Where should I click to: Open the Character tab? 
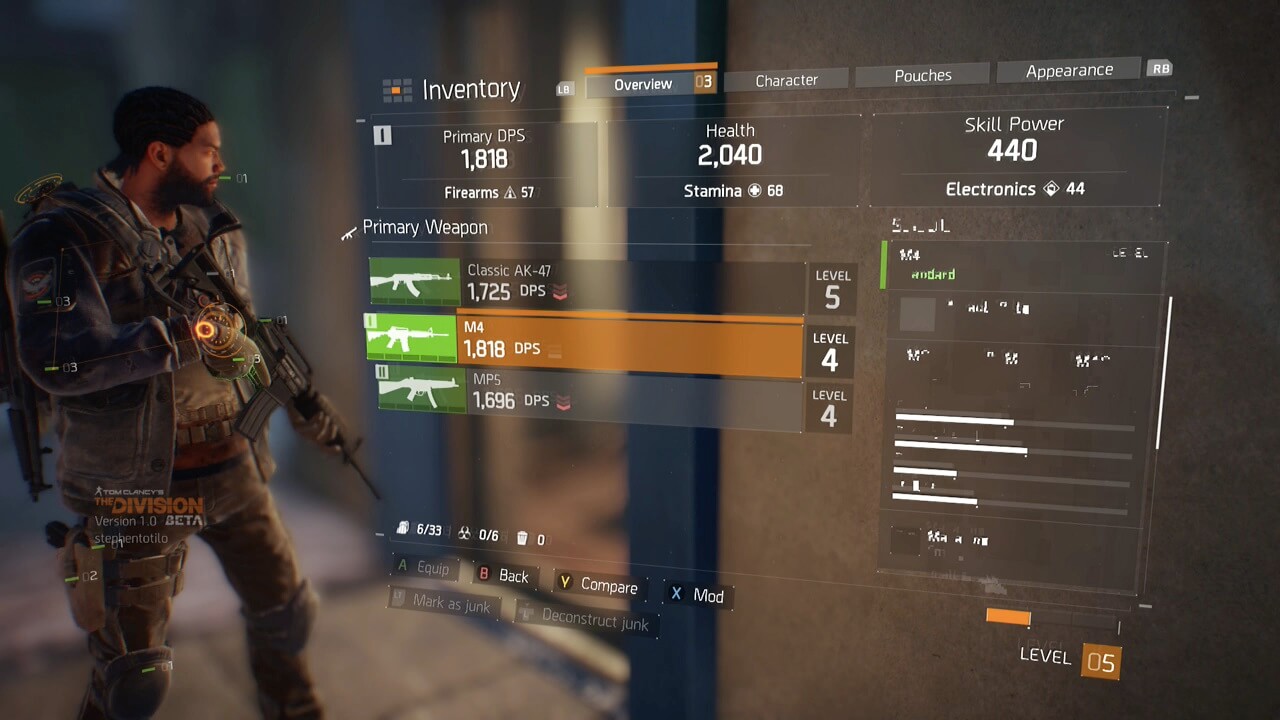786,80
